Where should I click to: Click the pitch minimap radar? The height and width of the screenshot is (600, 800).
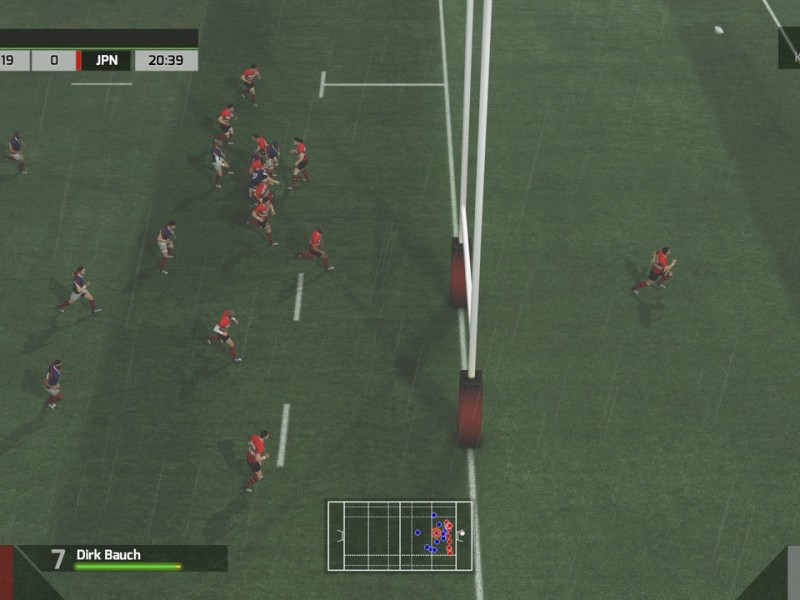[x=400, y=536]
